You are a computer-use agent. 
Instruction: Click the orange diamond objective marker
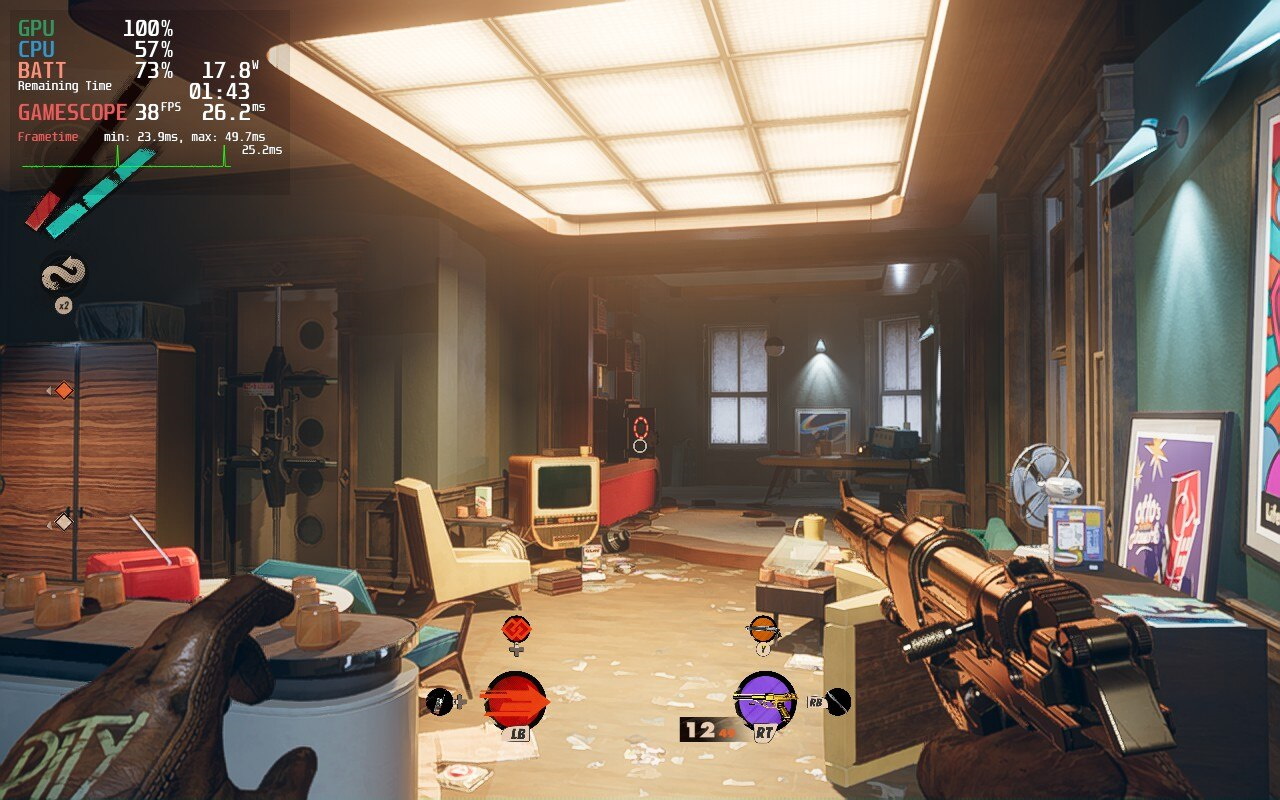coord(63,390)
